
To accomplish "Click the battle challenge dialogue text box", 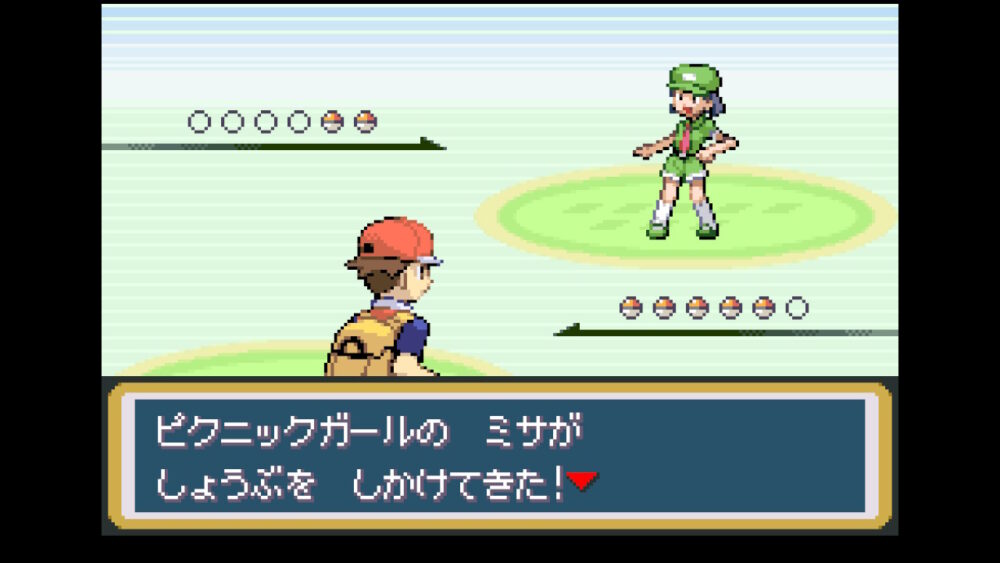I will click(x=499, y=455).
